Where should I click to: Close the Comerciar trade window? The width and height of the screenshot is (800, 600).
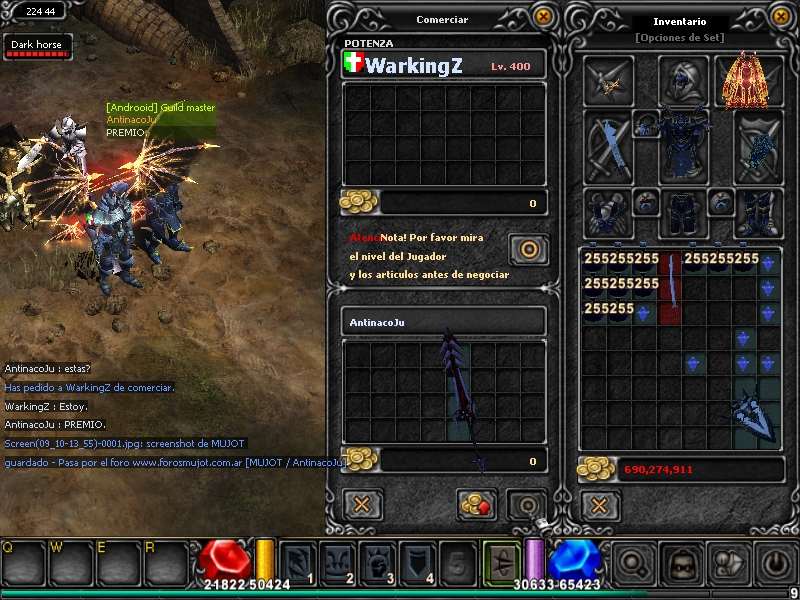pos(543,16)
